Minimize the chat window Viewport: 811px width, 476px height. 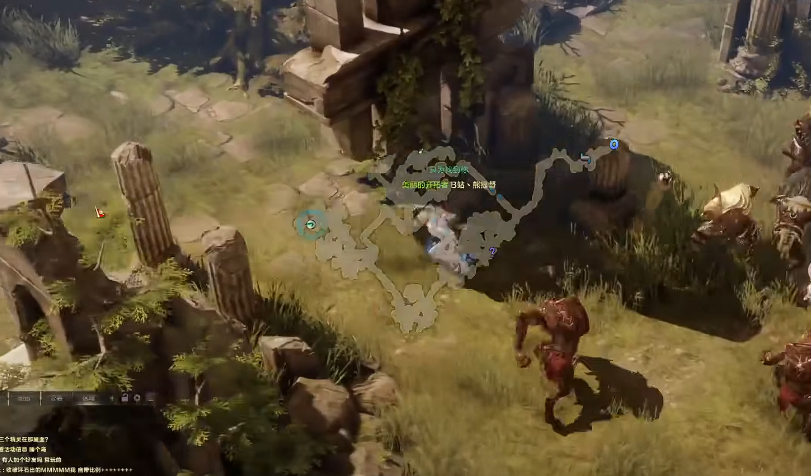pyautogui.click(x=151, y=399)
